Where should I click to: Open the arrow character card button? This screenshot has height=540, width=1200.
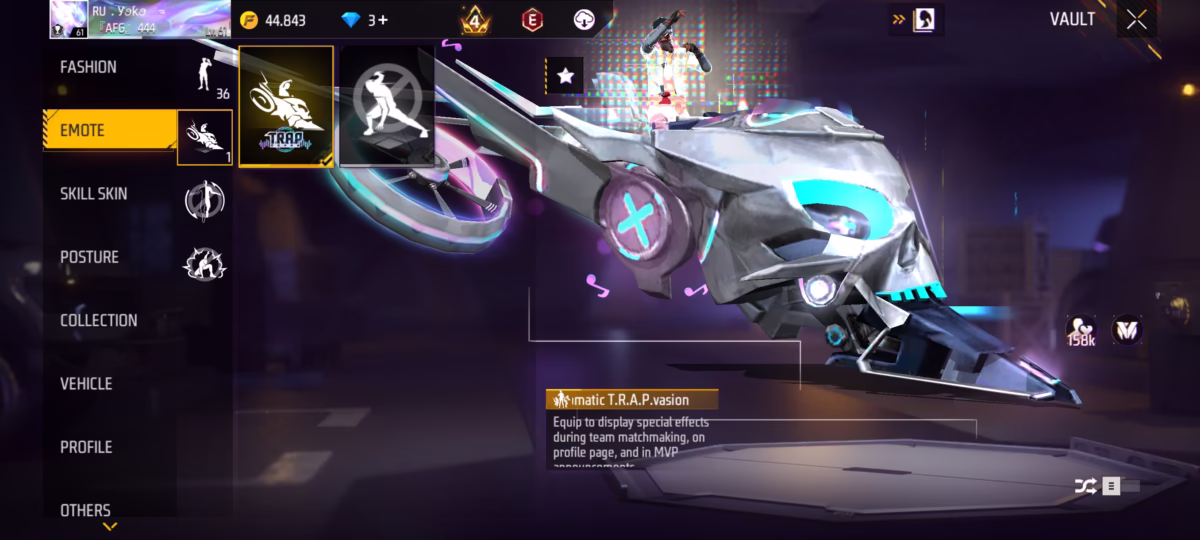point(915,19)
